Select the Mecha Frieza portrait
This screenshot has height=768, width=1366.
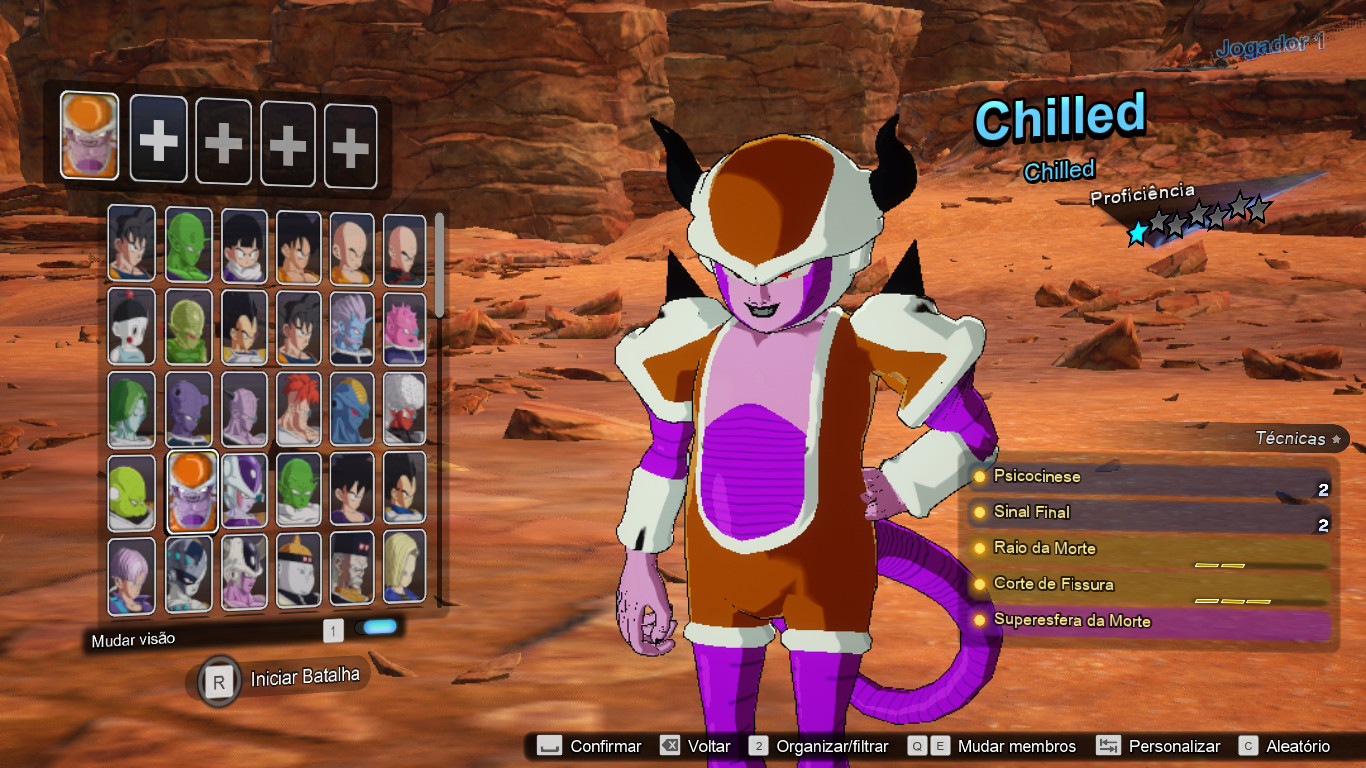click(188, 575)
